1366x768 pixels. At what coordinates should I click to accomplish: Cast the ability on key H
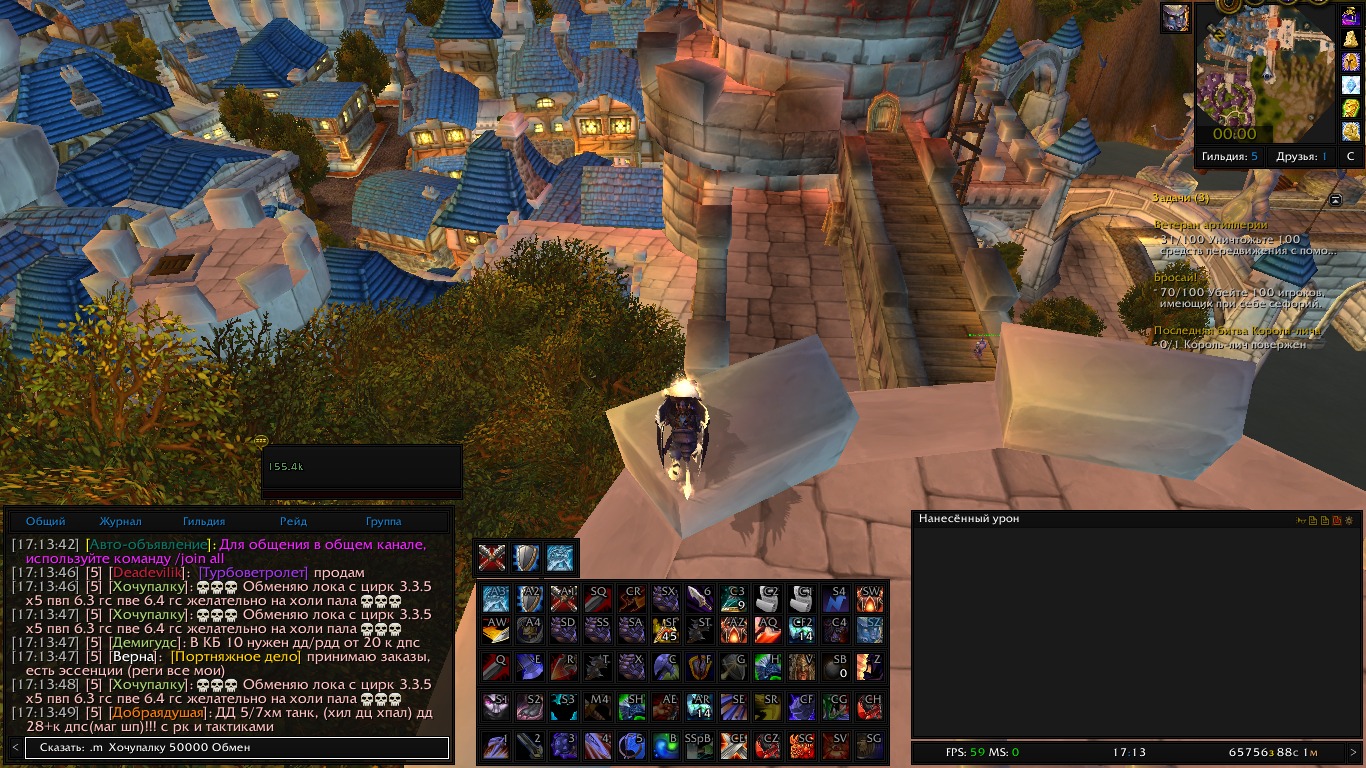[x=767, y=666]
